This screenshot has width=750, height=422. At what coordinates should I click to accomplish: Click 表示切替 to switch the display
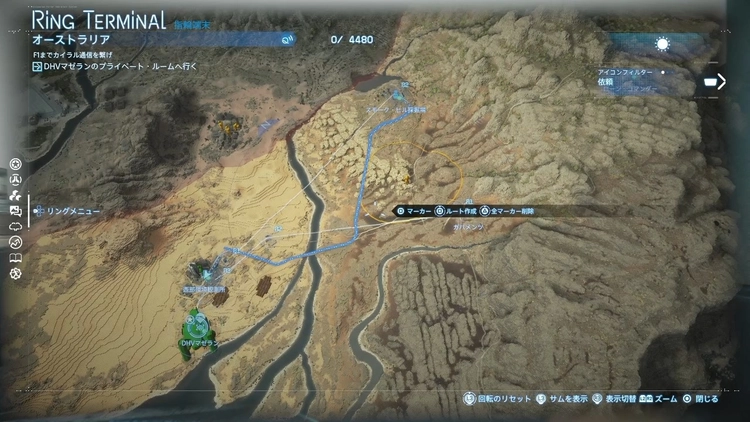pos(618,398)
